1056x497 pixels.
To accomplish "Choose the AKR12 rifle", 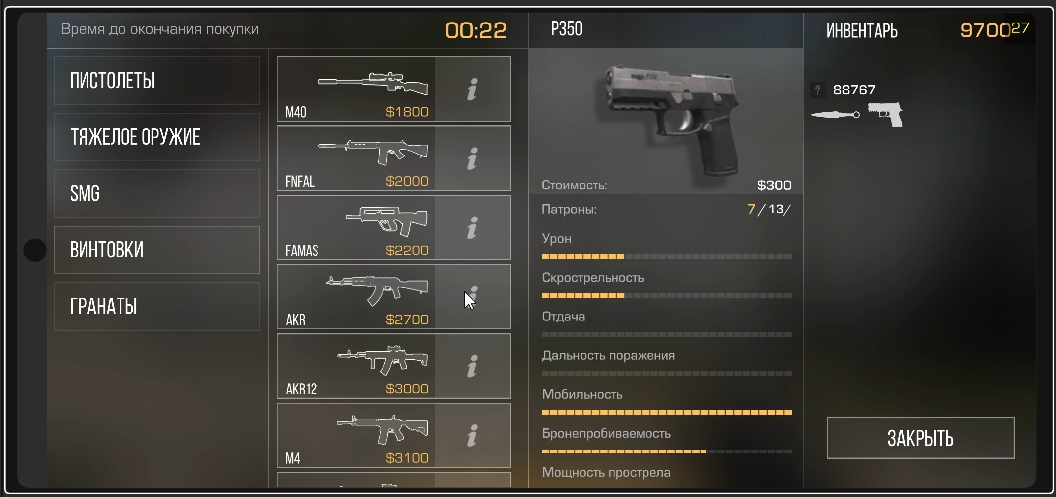I will 356,366.
